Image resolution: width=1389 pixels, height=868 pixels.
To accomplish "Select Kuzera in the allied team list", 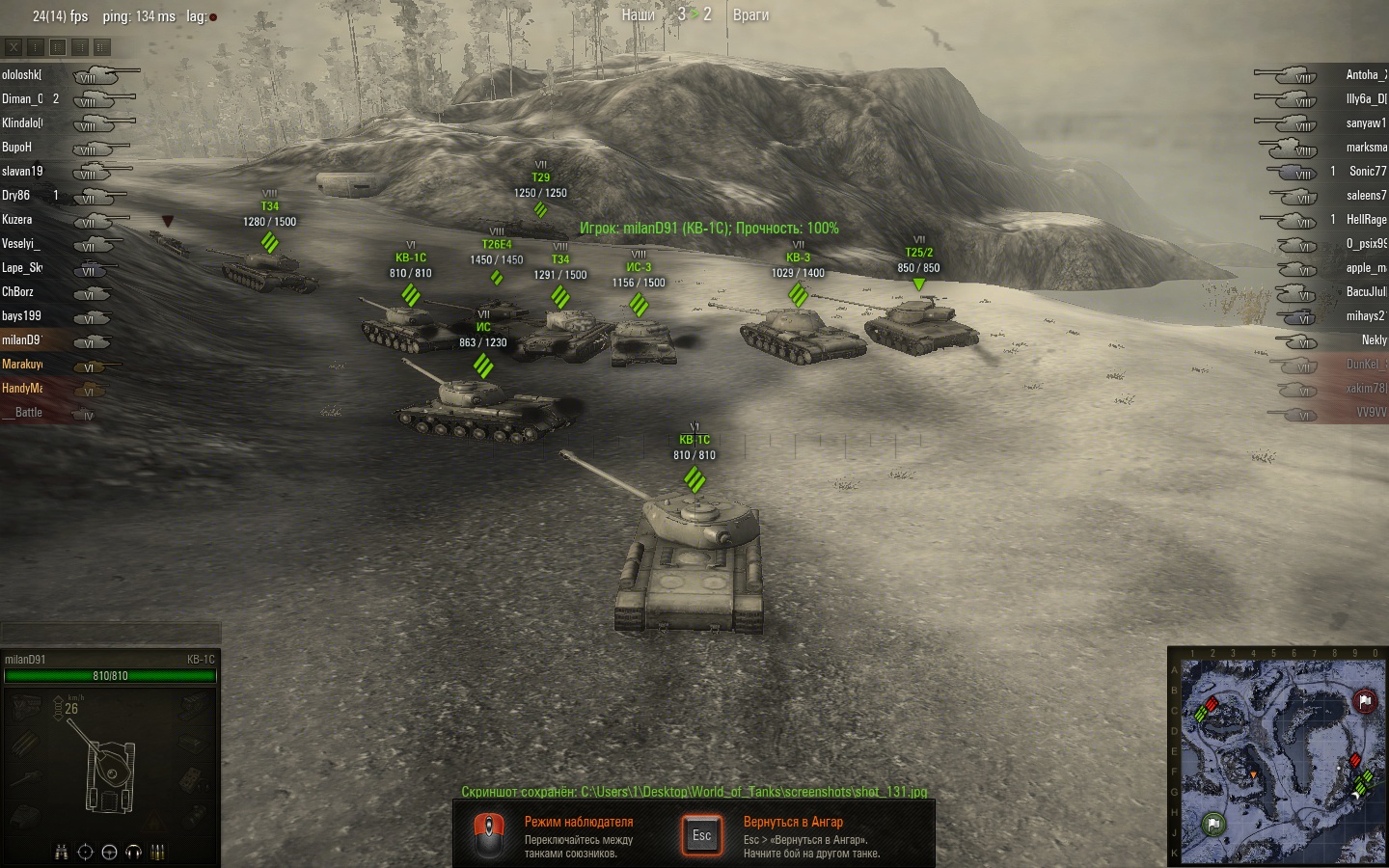I will point(17,220).
